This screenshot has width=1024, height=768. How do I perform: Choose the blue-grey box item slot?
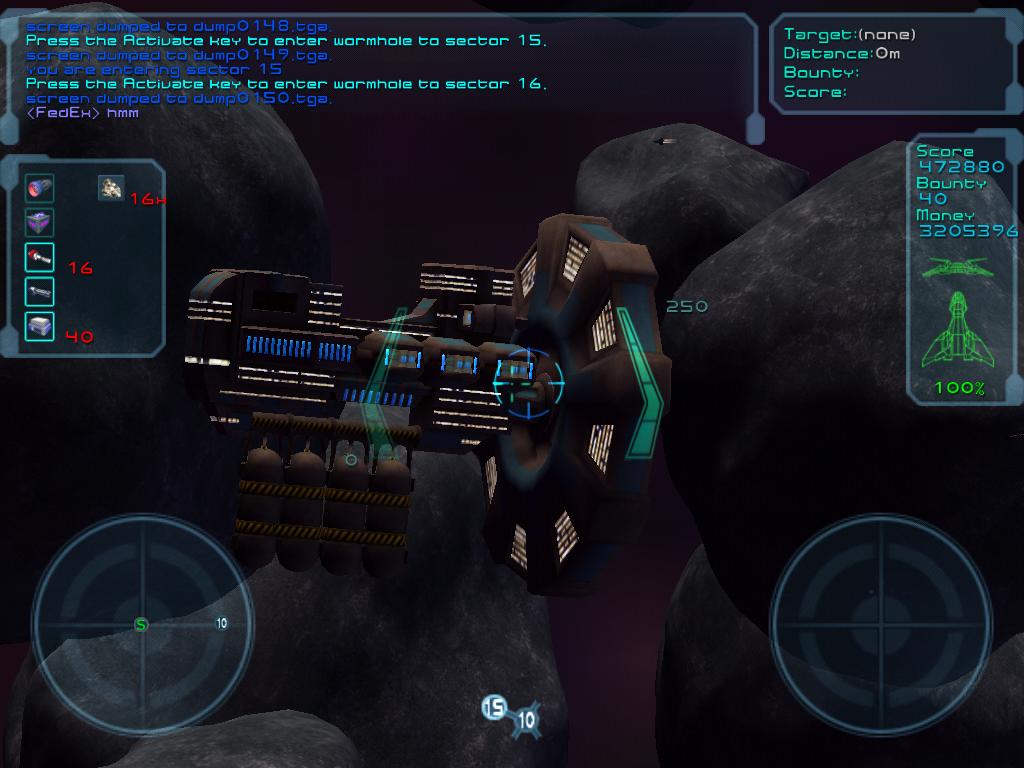point(40,327)
